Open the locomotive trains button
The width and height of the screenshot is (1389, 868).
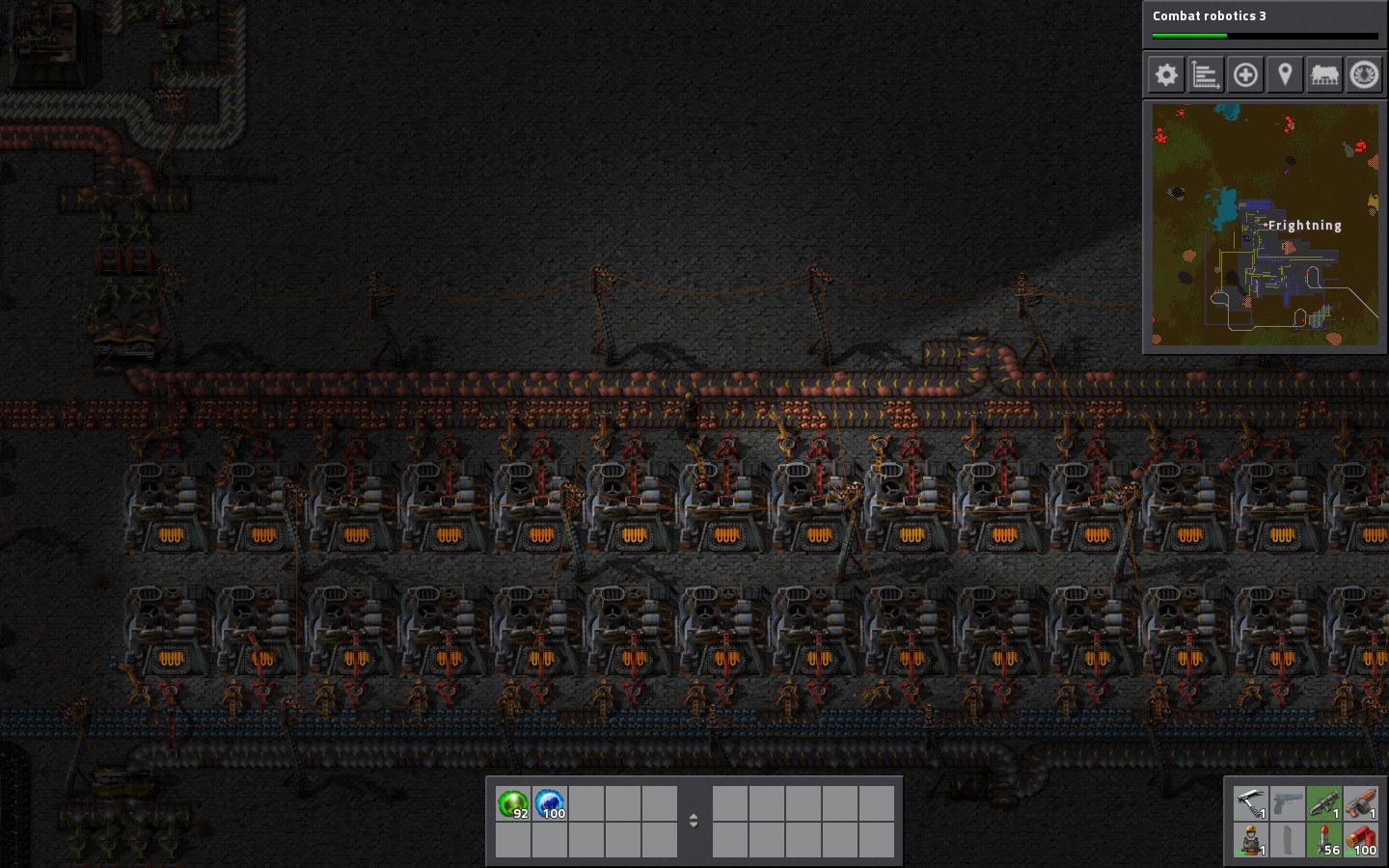click(1324, 75)
